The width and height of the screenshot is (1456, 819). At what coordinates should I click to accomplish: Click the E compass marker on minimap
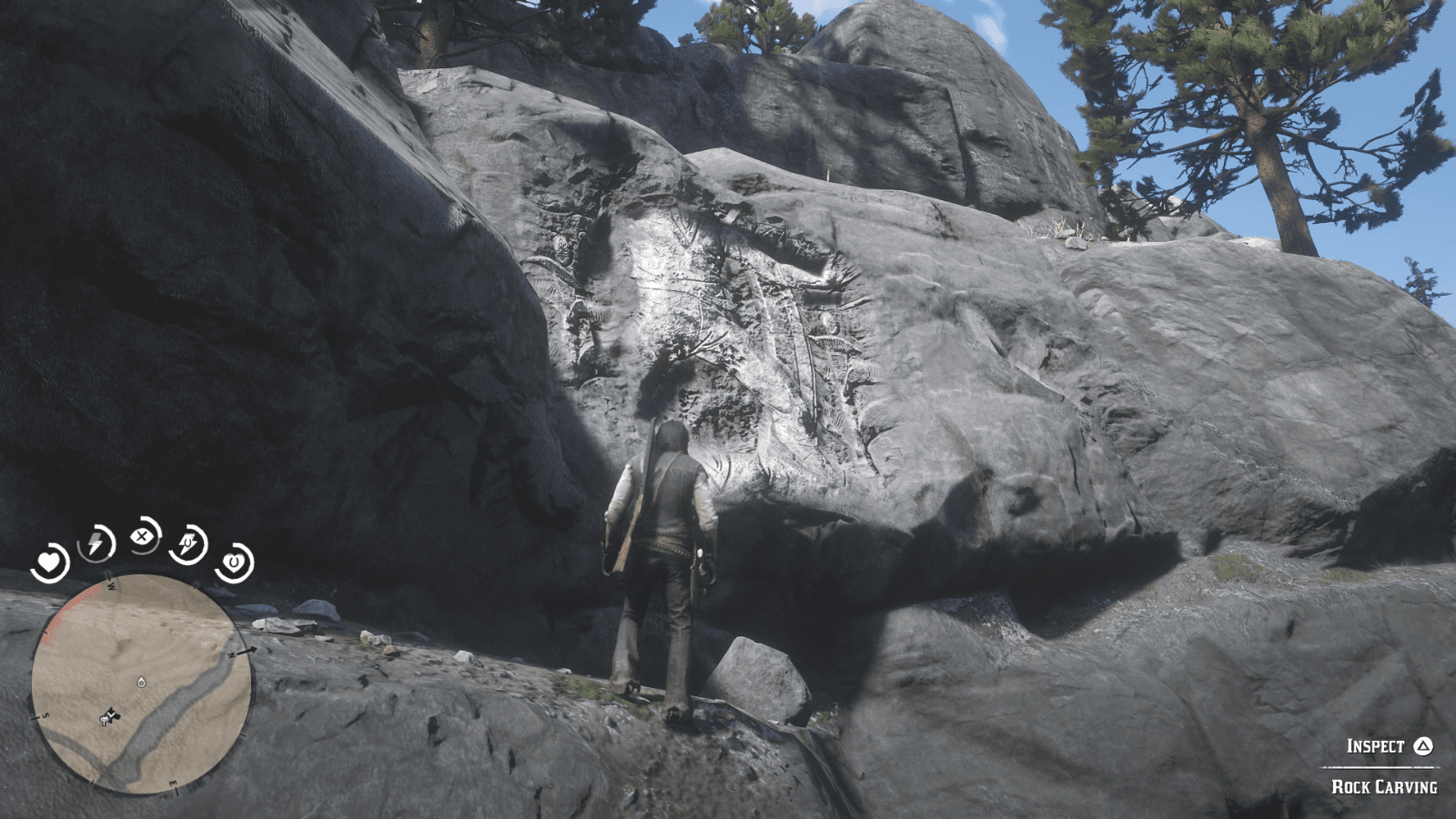coord(173,784)
